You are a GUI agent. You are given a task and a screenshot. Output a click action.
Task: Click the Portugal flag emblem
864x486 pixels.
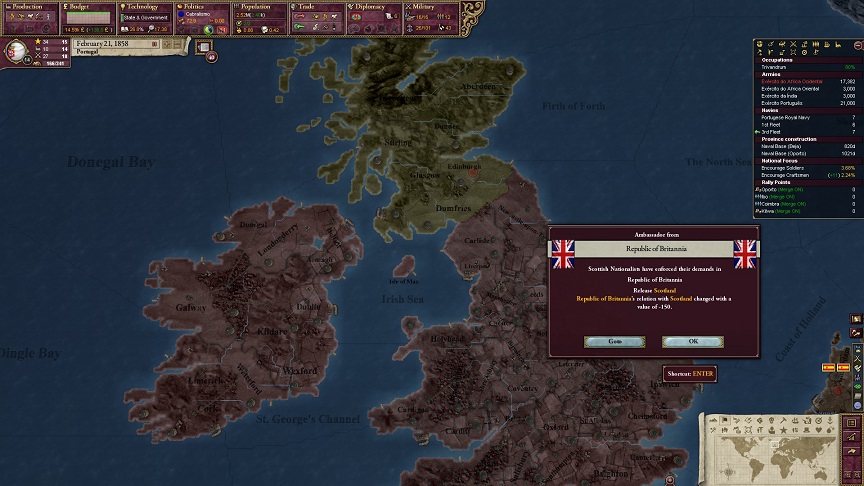[17, 51]
